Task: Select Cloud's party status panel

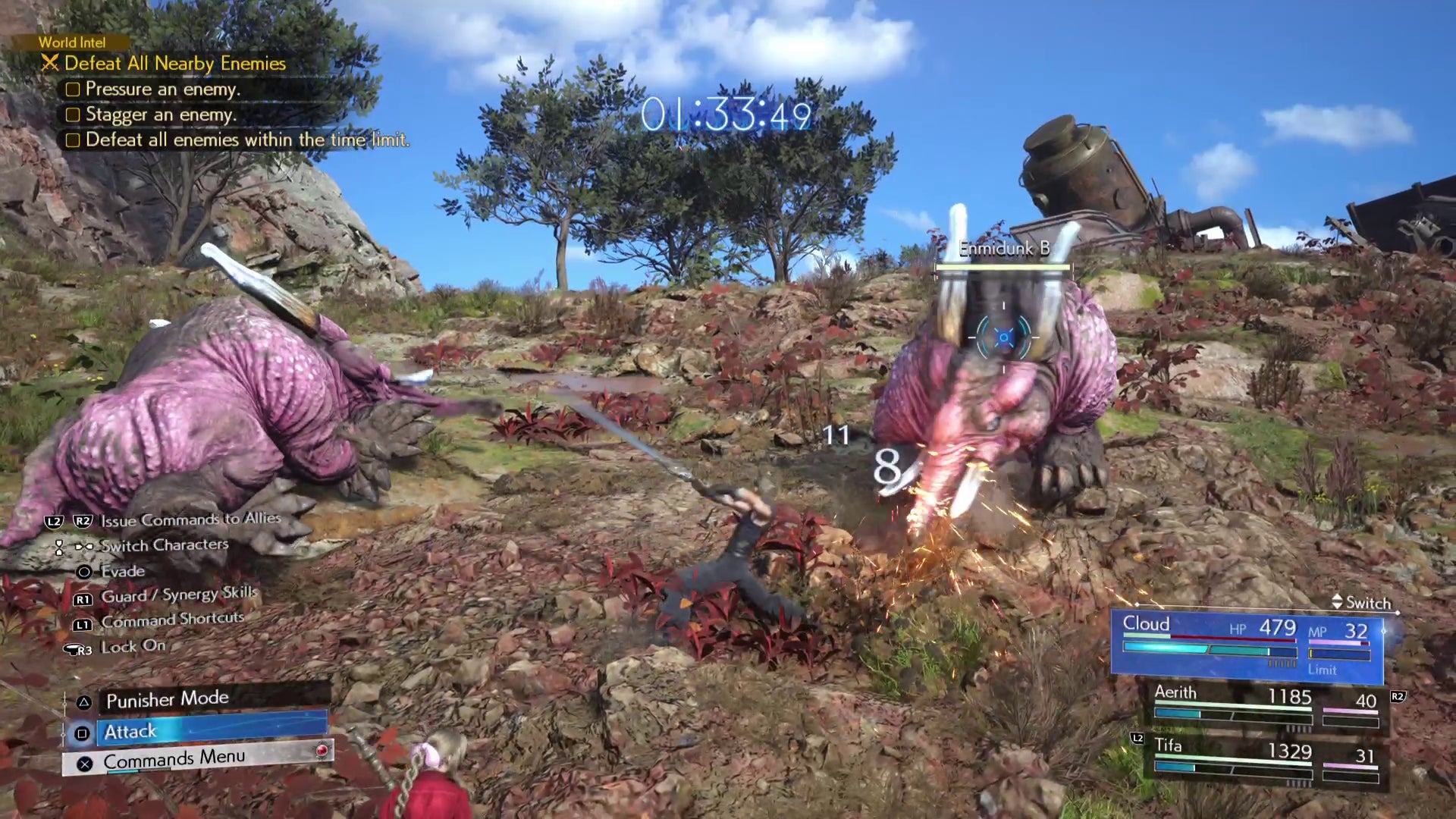Action: tap(1247, 645)
